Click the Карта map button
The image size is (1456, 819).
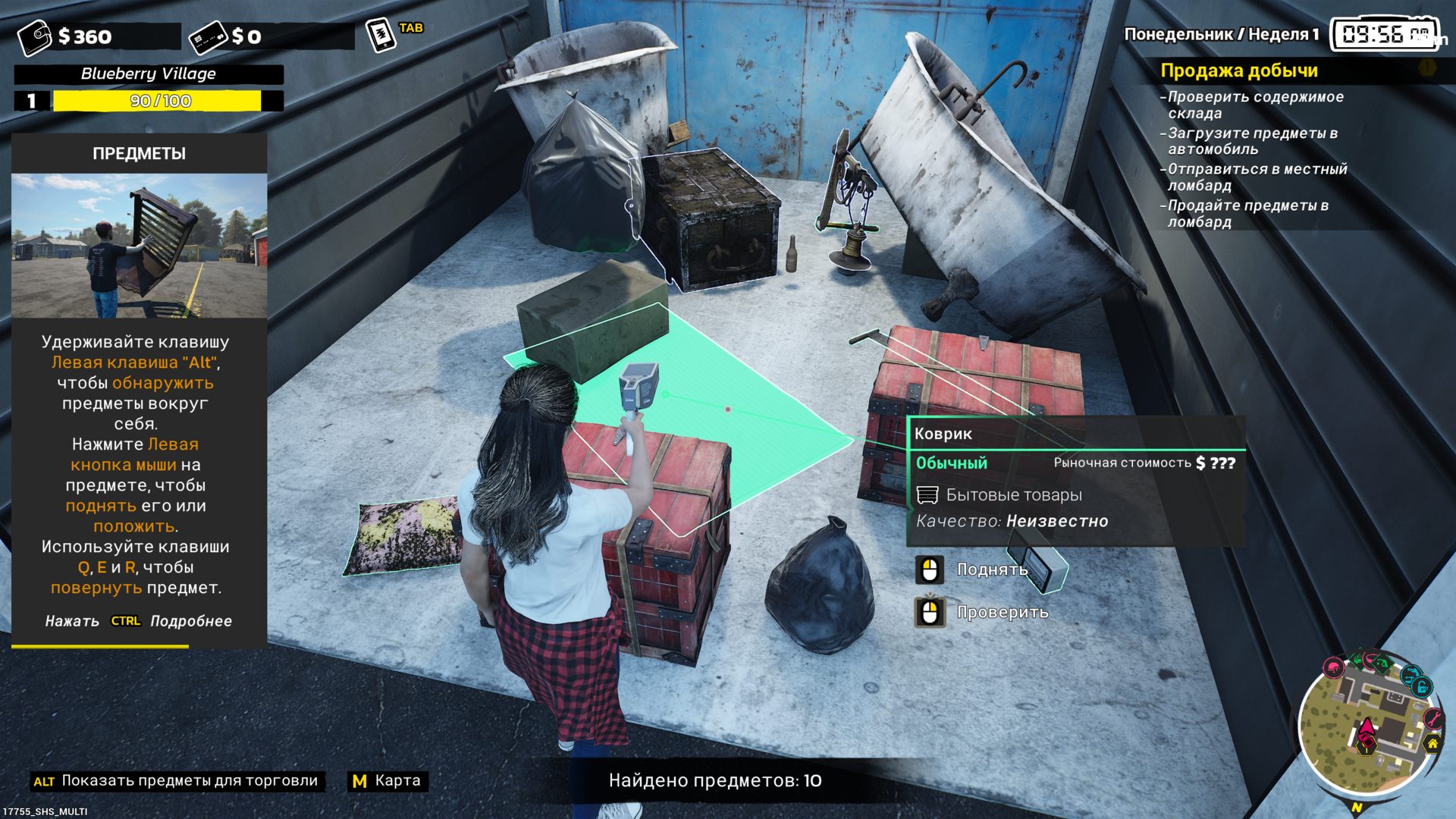pos(388,781)
